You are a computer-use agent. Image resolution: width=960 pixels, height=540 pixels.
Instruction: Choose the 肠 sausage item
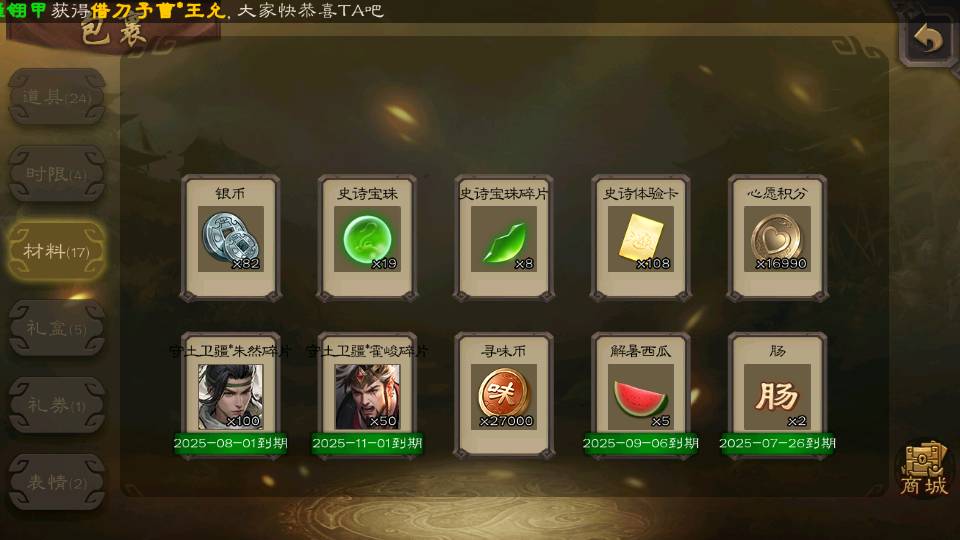point(777,396)
